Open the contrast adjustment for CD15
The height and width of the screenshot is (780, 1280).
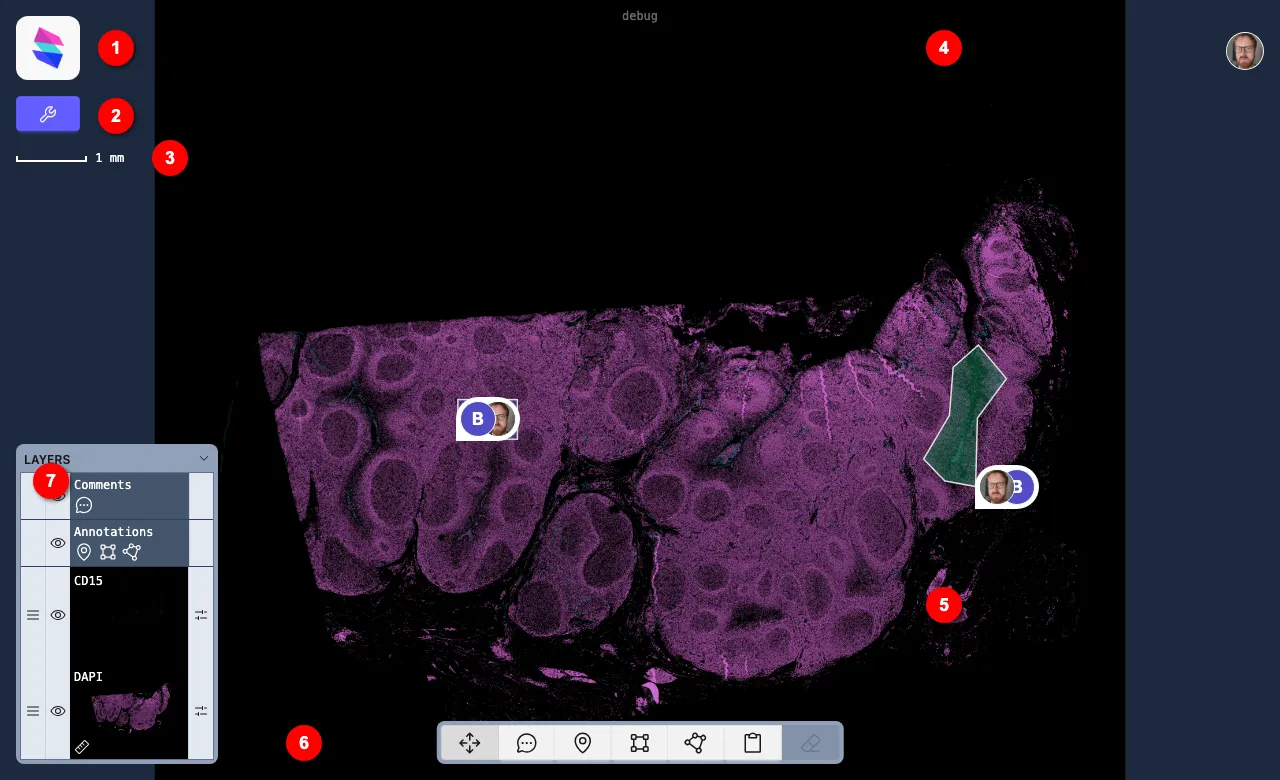tap(201, 615)
